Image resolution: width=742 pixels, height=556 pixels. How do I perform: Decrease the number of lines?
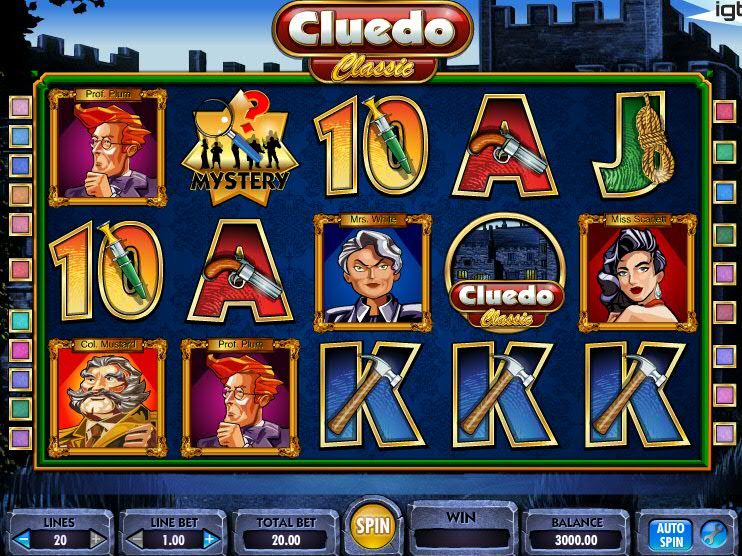[22, 540]
